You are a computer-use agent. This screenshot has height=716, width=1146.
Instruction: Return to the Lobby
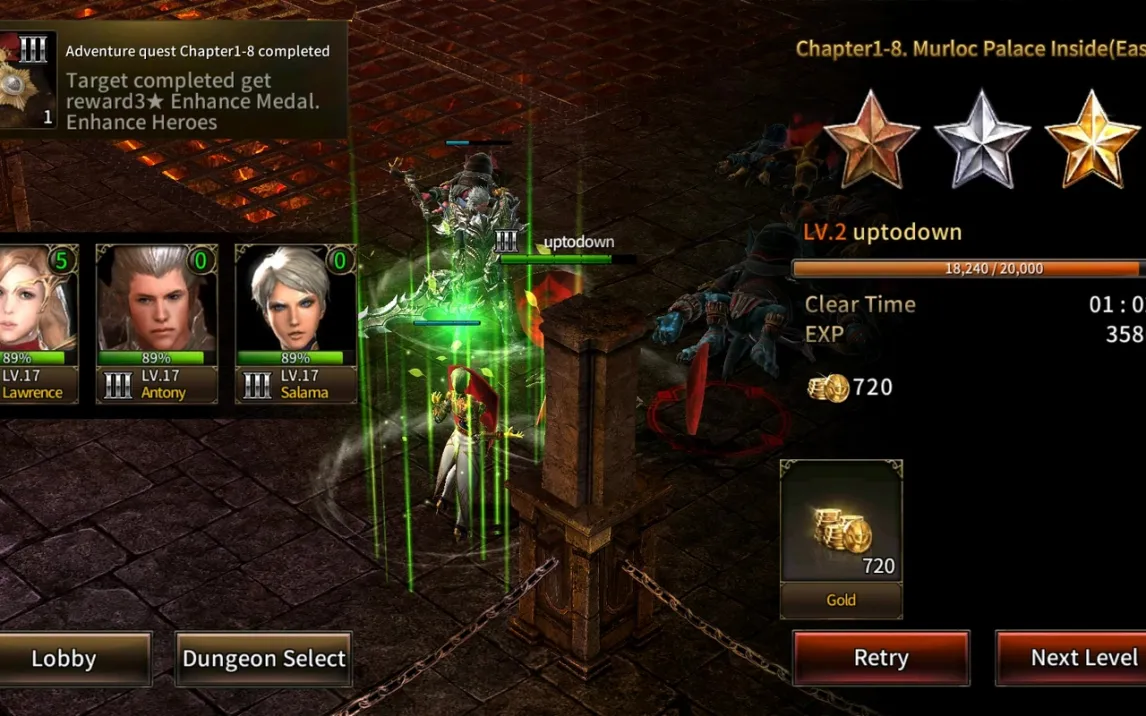tap(65, 659)
